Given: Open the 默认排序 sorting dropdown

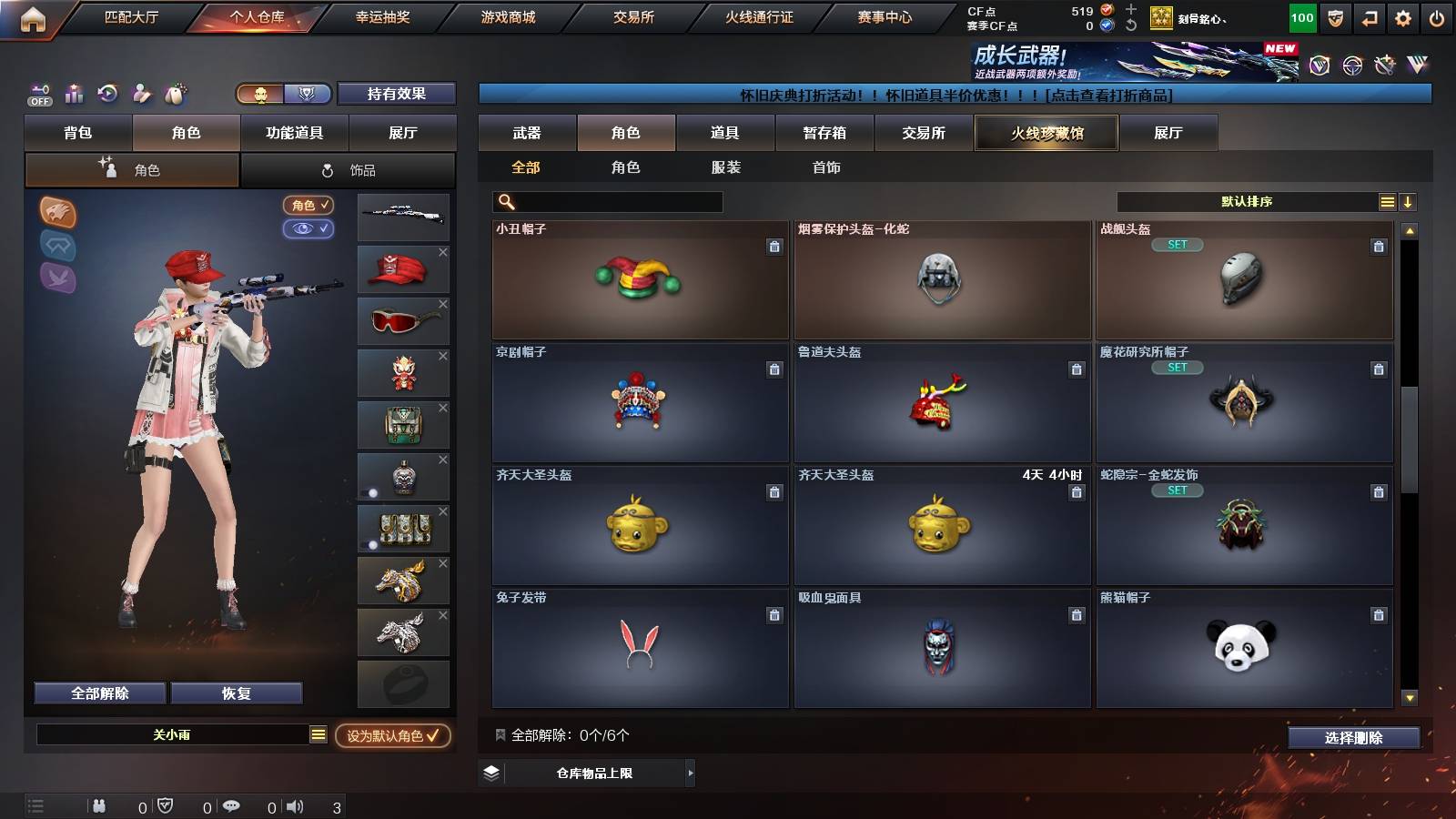Looking at the screenshot, I should [x=1247, y=201].
